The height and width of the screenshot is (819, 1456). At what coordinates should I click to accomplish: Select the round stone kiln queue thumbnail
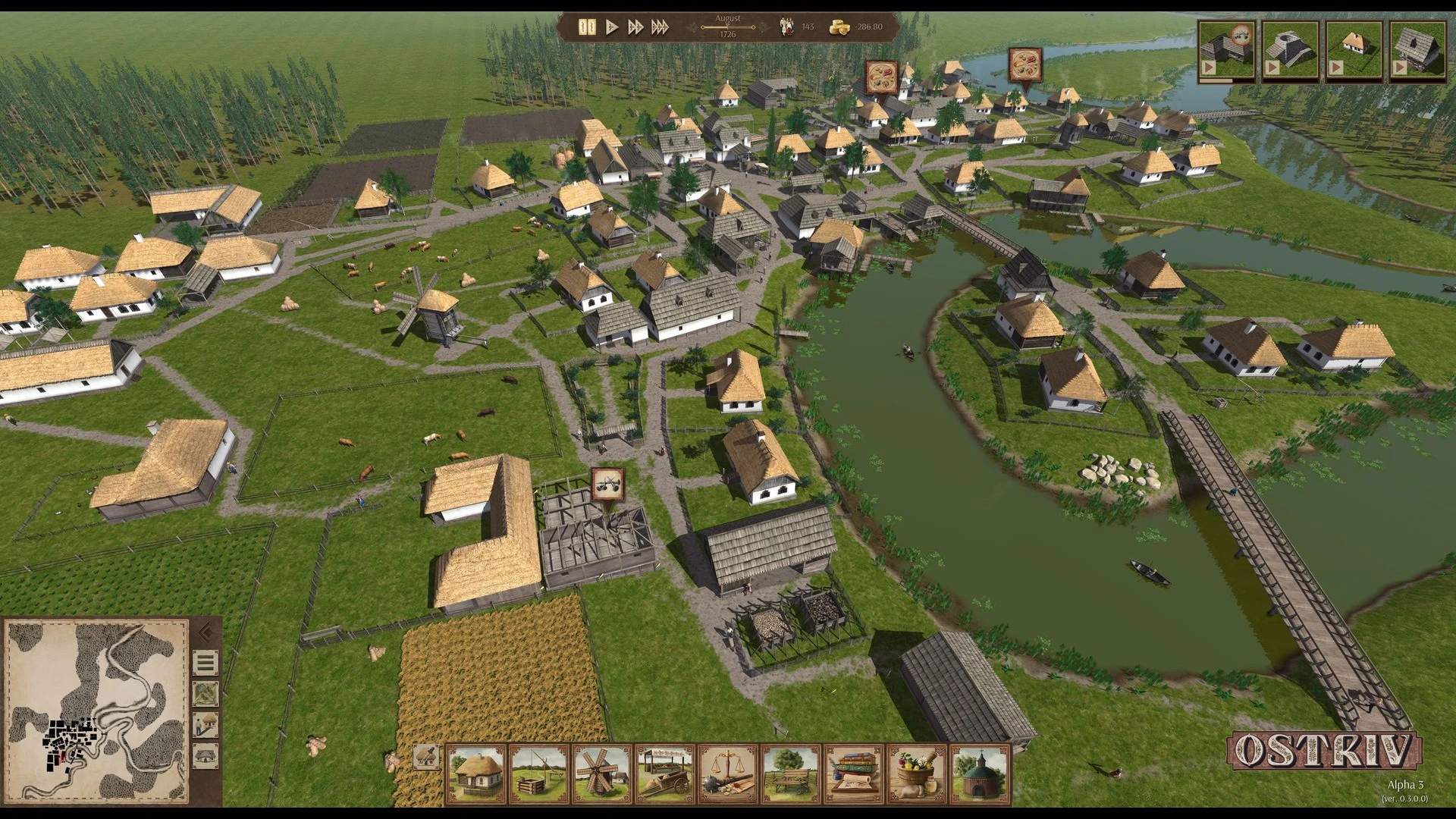[x=1290, y=50]
